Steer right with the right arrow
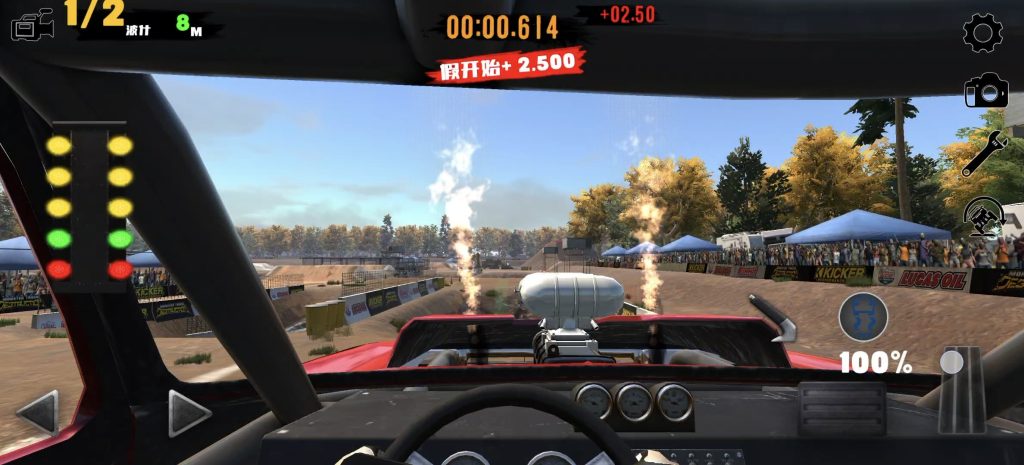This screenshot has height=465, width=1024. point(188,412)
